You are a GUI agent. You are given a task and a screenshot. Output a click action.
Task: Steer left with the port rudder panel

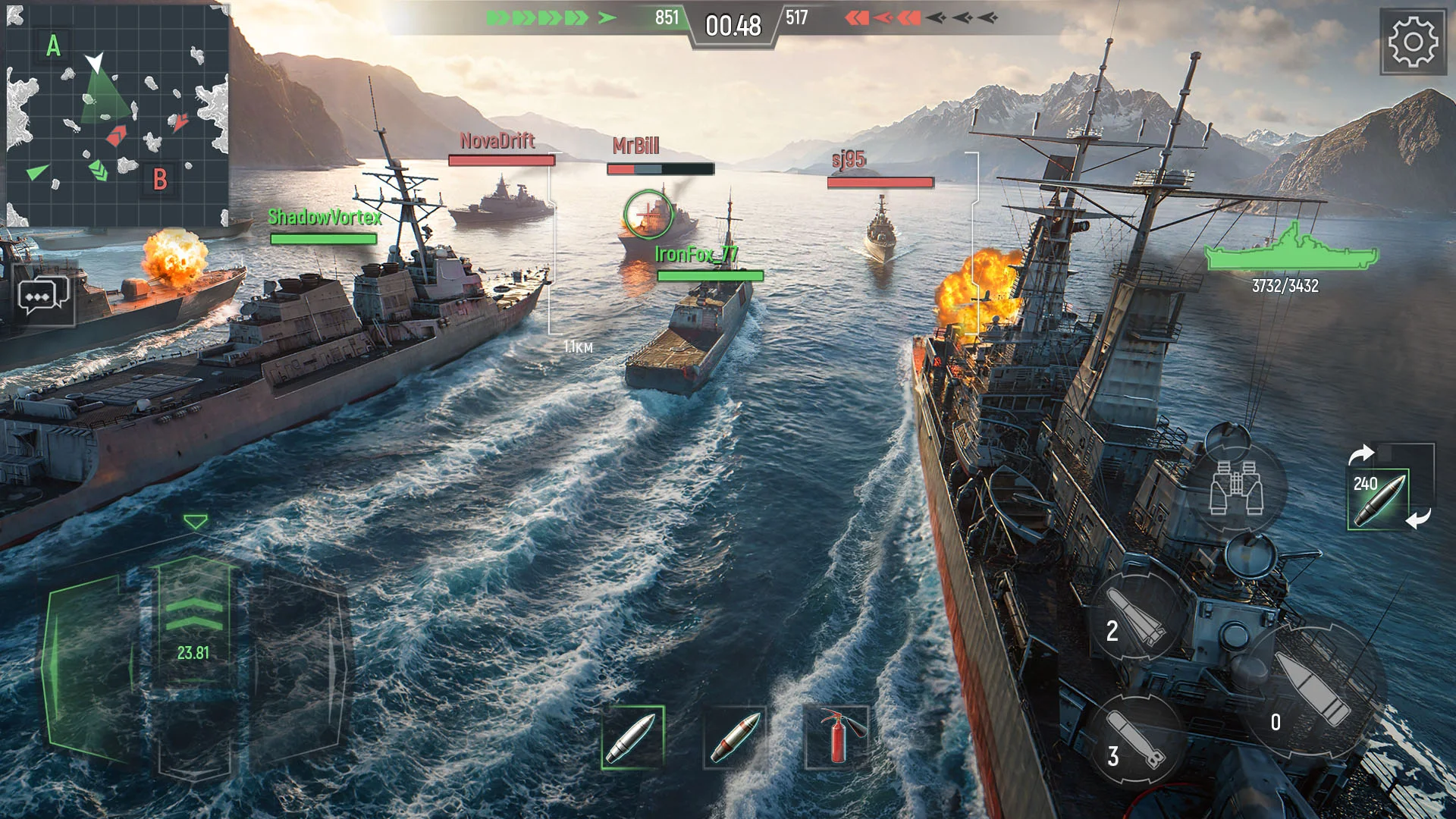pos(89,667)
